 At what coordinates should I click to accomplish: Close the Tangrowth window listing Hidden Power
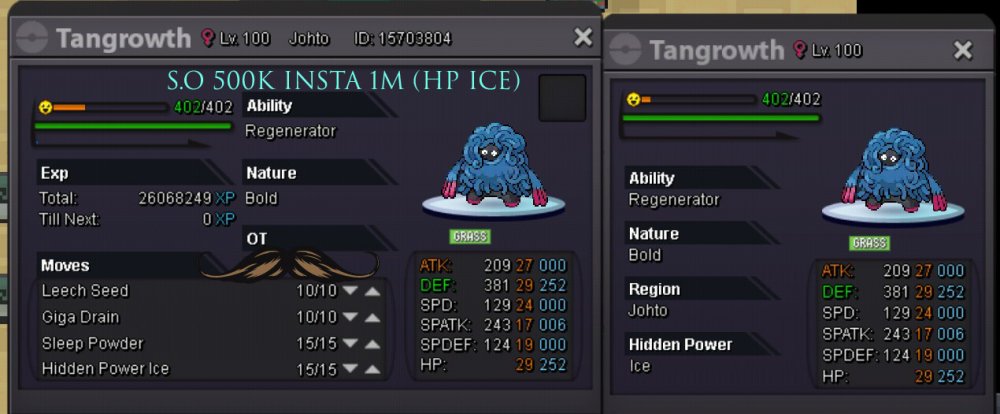coord(962,50)
